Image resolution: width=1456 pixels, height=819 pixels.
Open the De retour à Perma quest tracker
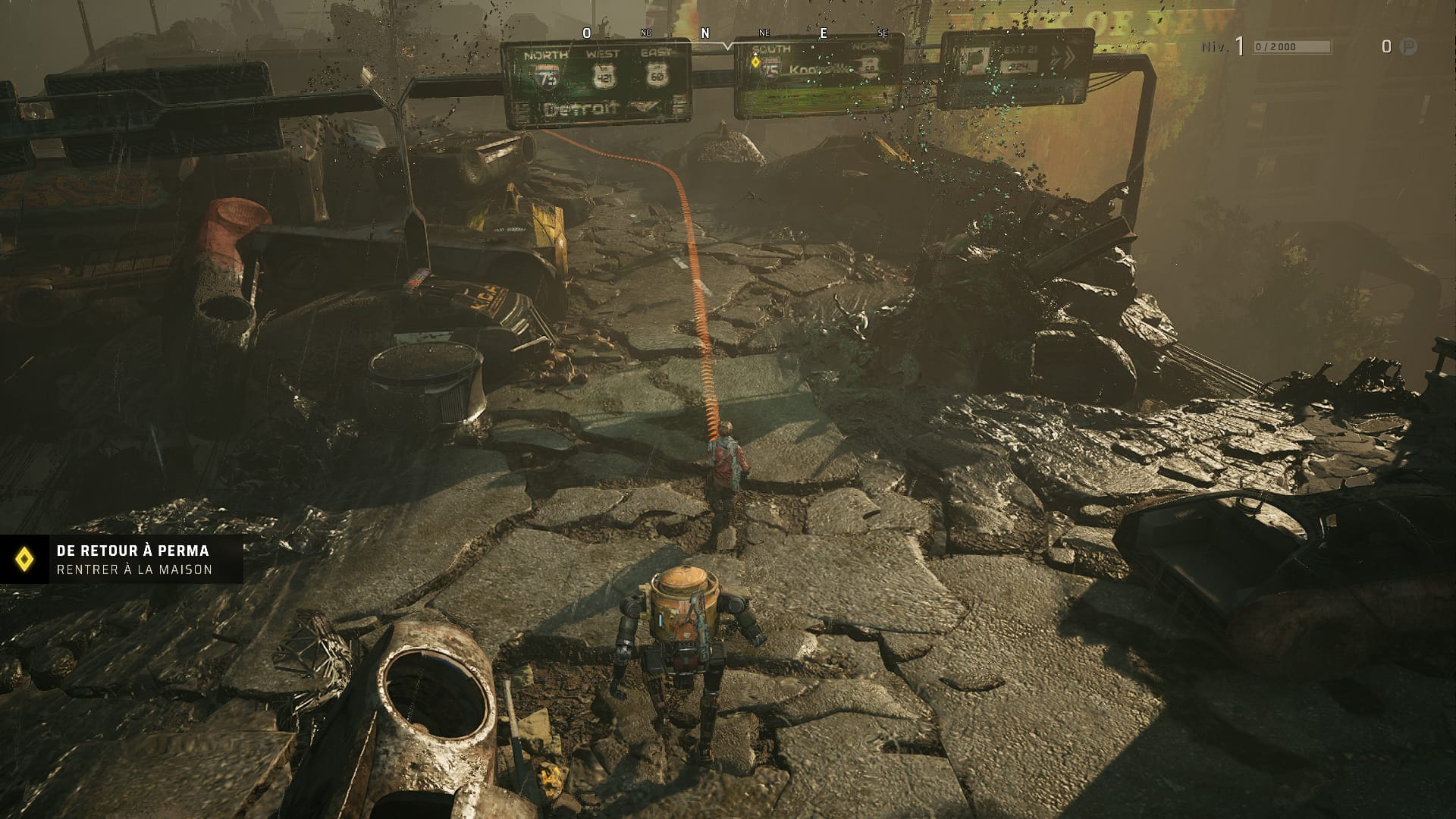(x=134, y=560)
